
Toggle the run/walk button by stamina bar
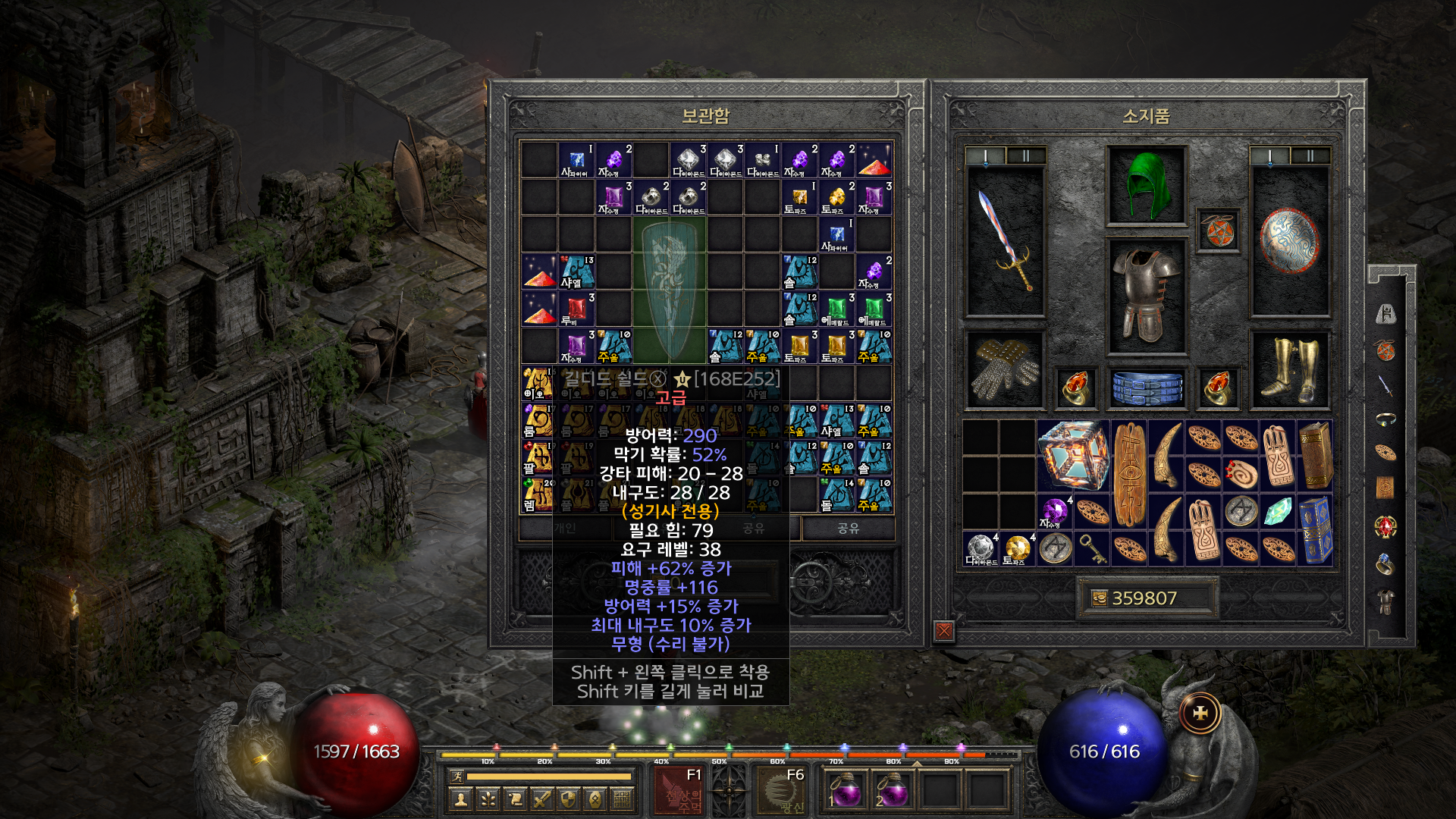click(x=457, y=776)
